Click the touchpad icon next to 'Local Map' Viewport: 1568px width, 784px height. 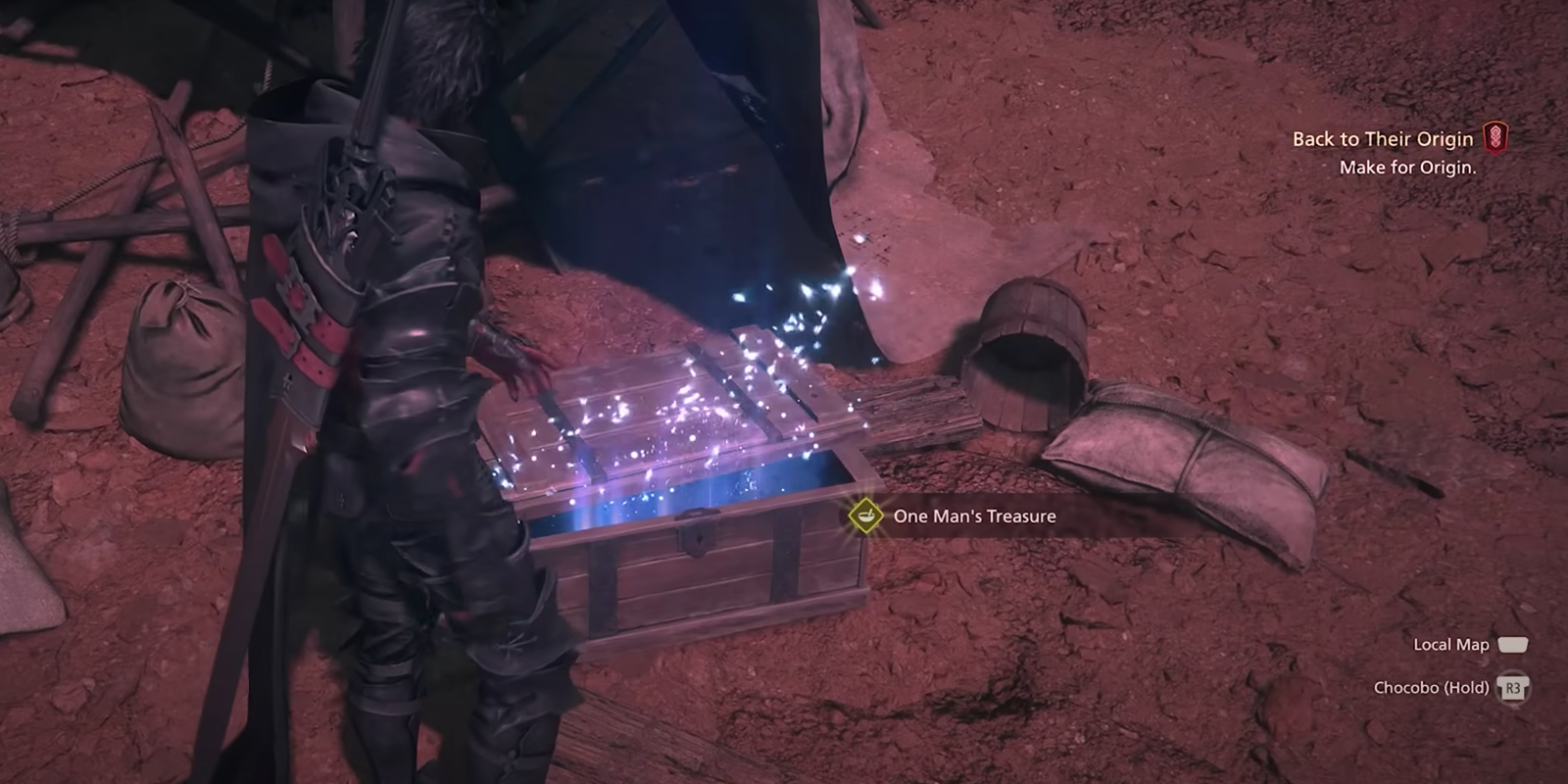(1513, 645)
